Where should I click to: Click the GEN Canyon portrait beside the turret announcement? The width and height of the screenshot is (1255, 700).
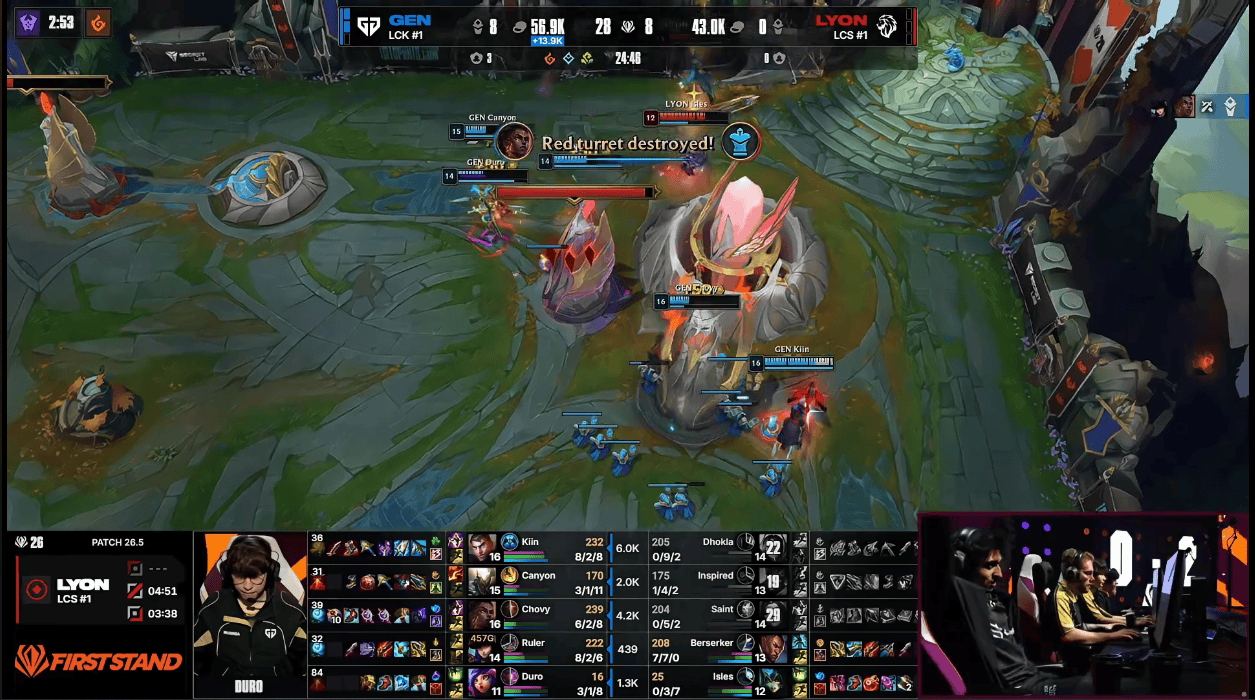[x=514, y=141]
